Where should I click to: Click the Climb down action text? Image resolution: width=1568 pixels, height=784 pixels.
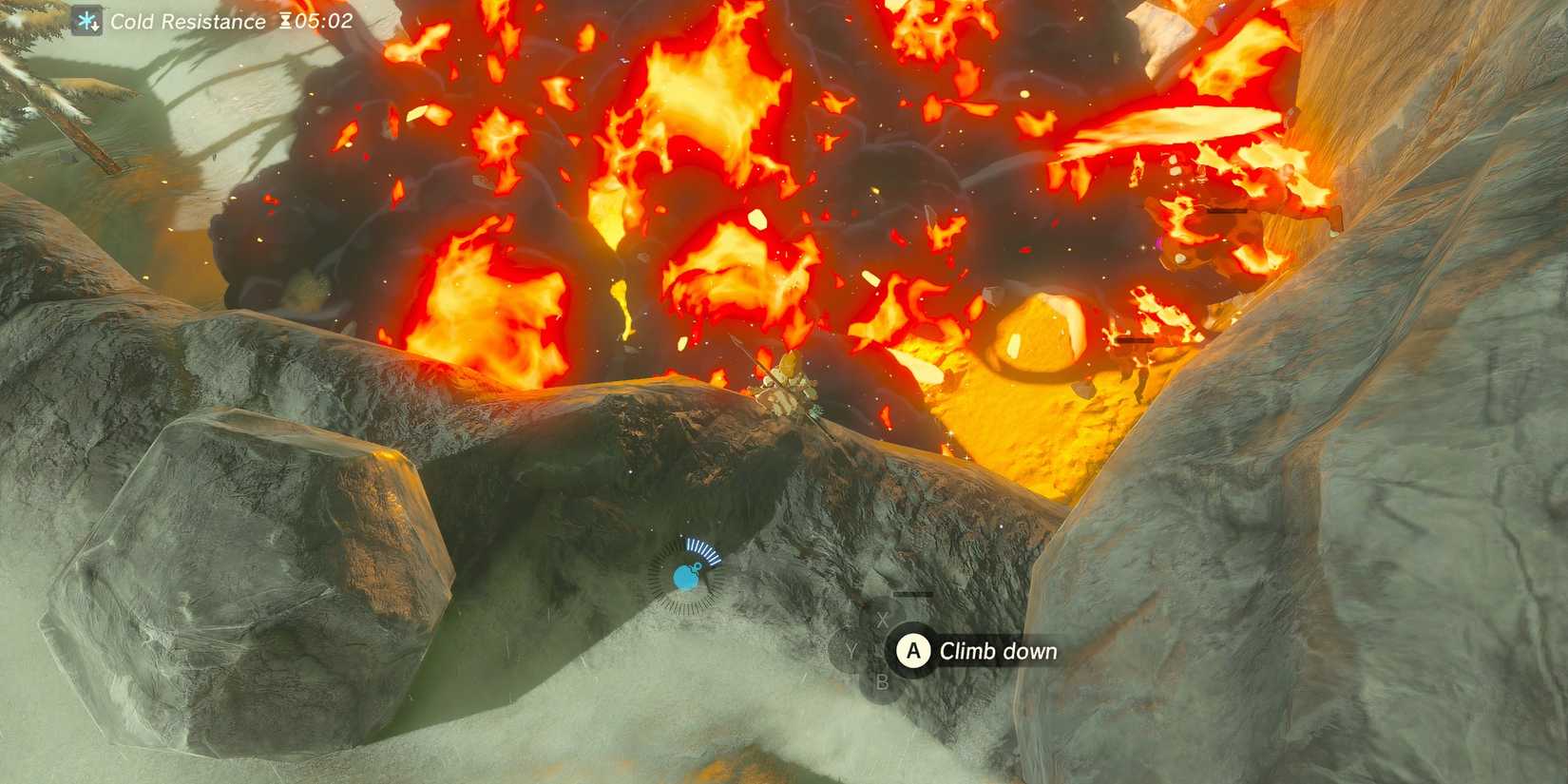(999, 652)
